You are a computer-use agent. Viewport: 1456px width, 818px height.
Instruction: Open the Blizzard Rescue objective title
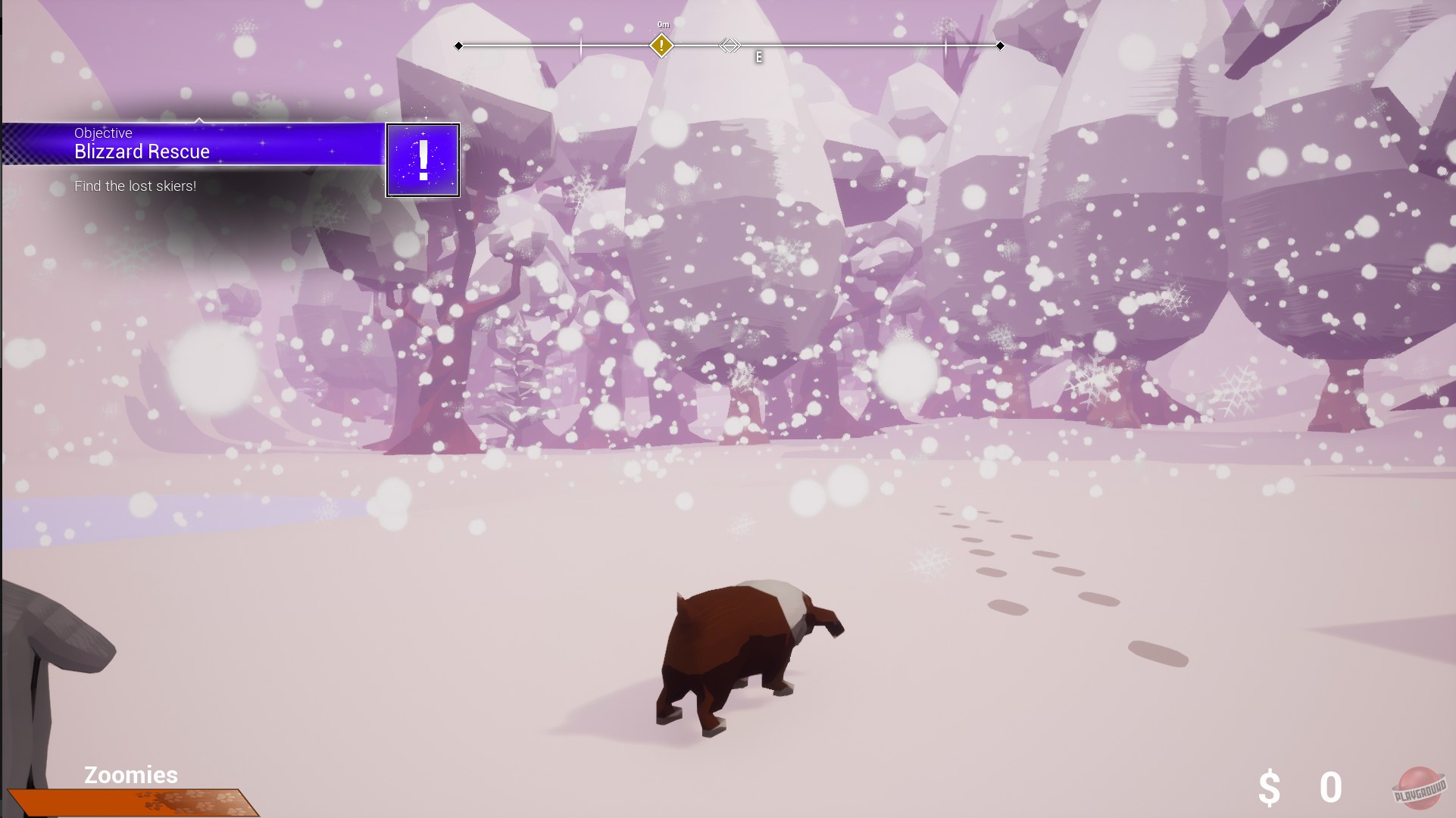(x=141, y=151)
